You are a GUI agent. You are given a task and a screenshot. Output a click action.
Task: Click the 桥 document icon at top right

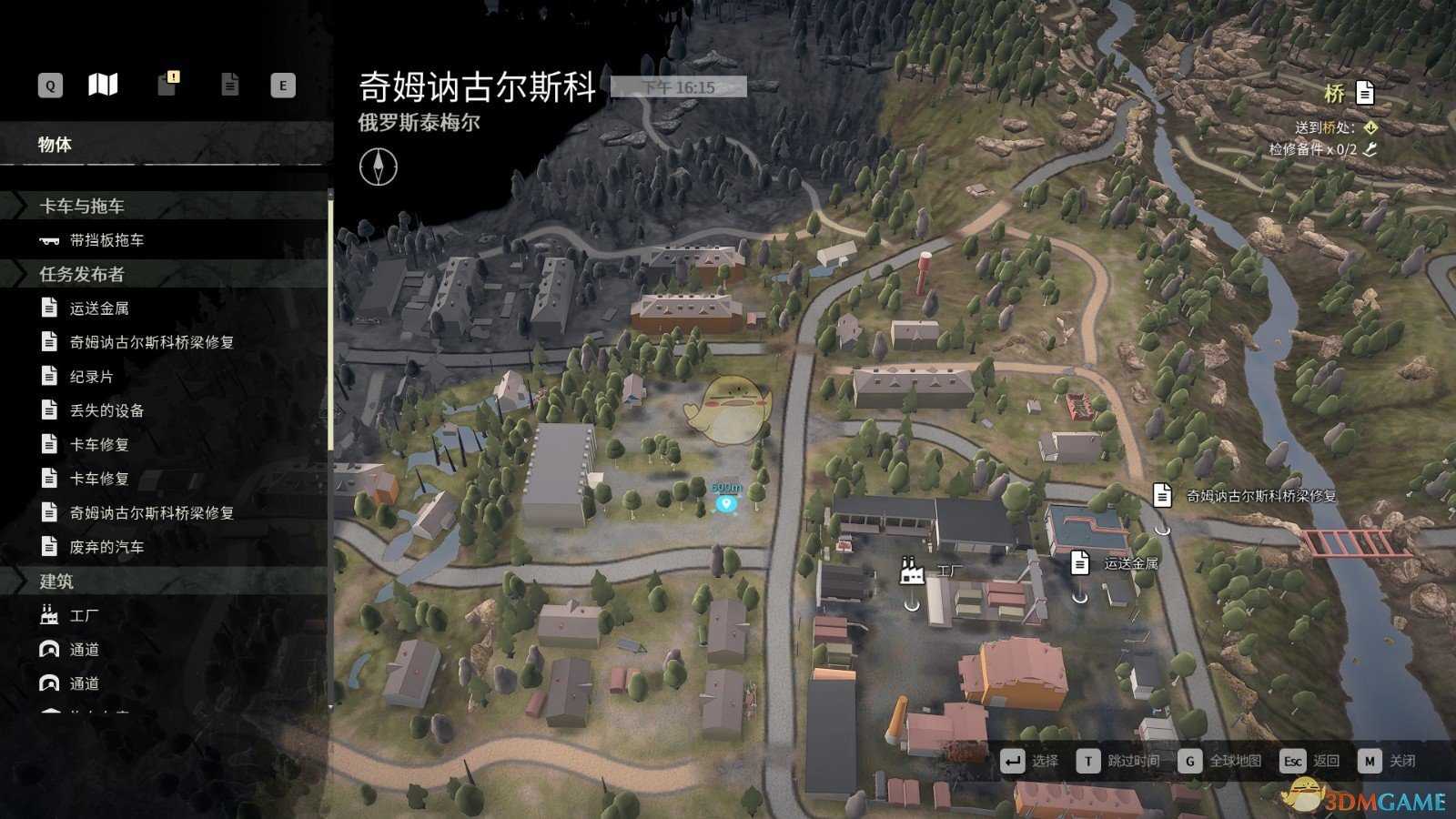point(1363,92)
